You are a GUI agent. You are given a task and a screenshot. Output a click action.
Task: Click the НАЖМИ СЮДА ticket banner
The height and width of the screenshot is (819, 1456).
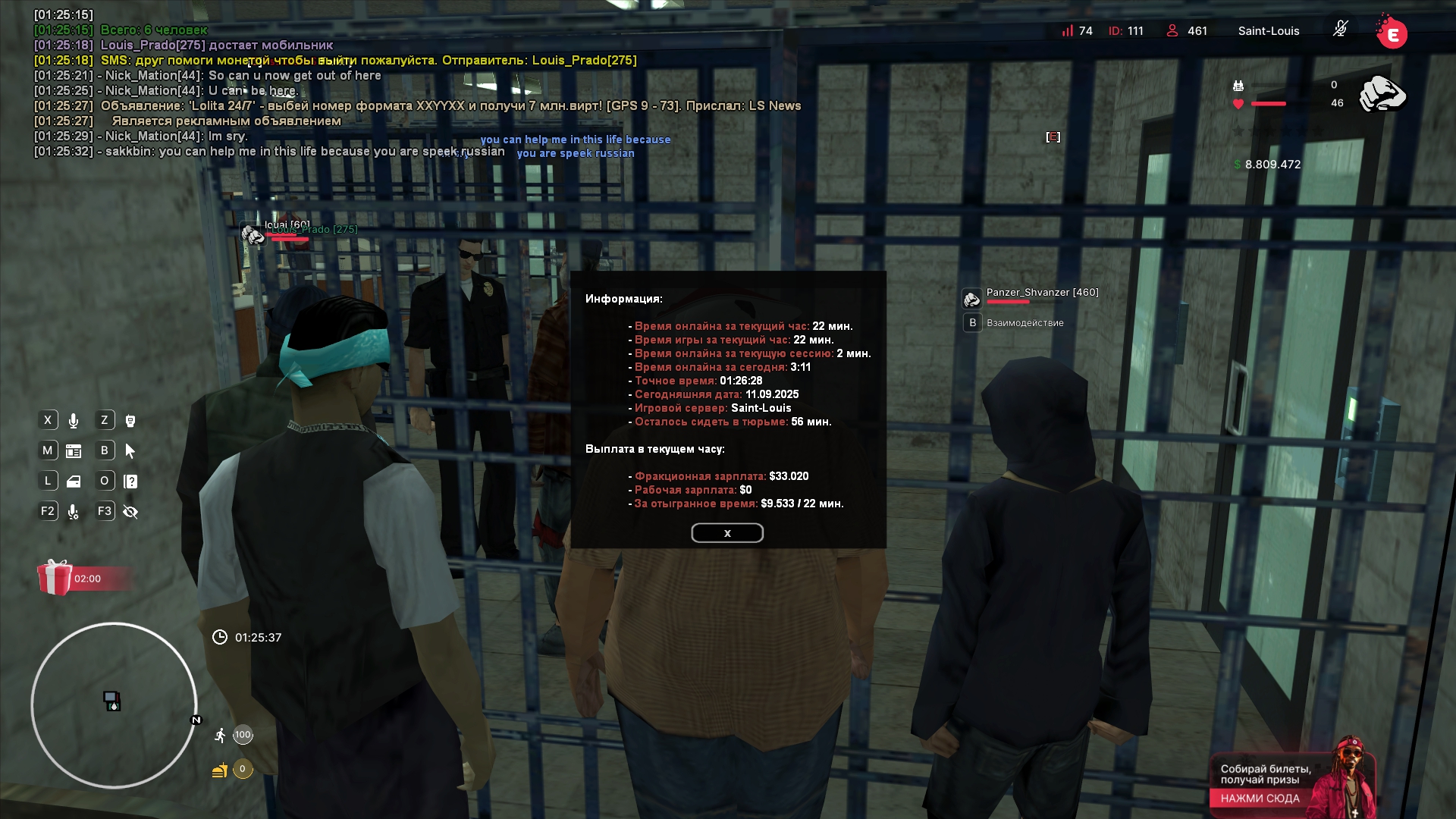(1260, 798)
